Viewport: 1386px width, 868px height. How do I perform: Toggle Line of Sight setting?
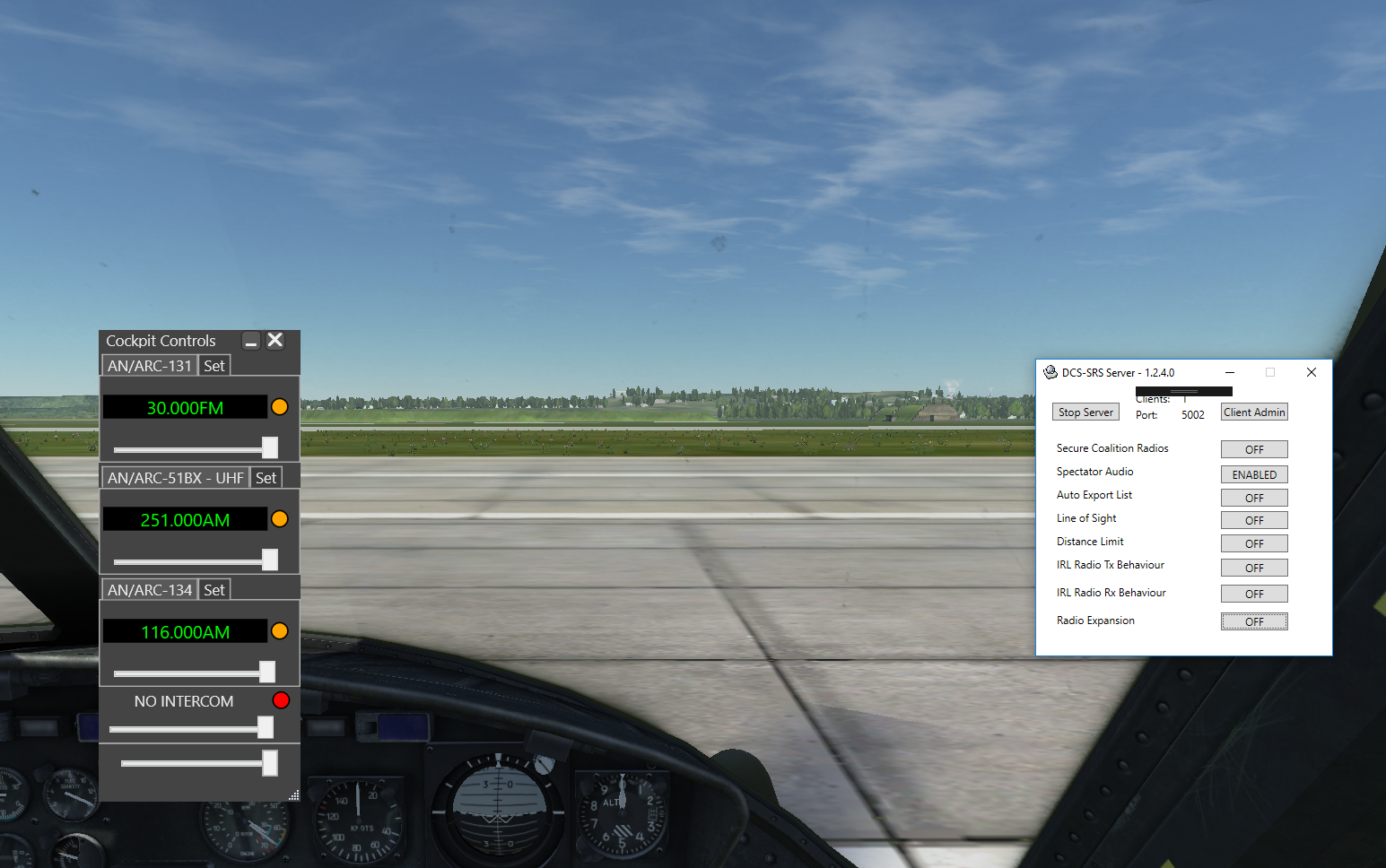coord(1254,520)
